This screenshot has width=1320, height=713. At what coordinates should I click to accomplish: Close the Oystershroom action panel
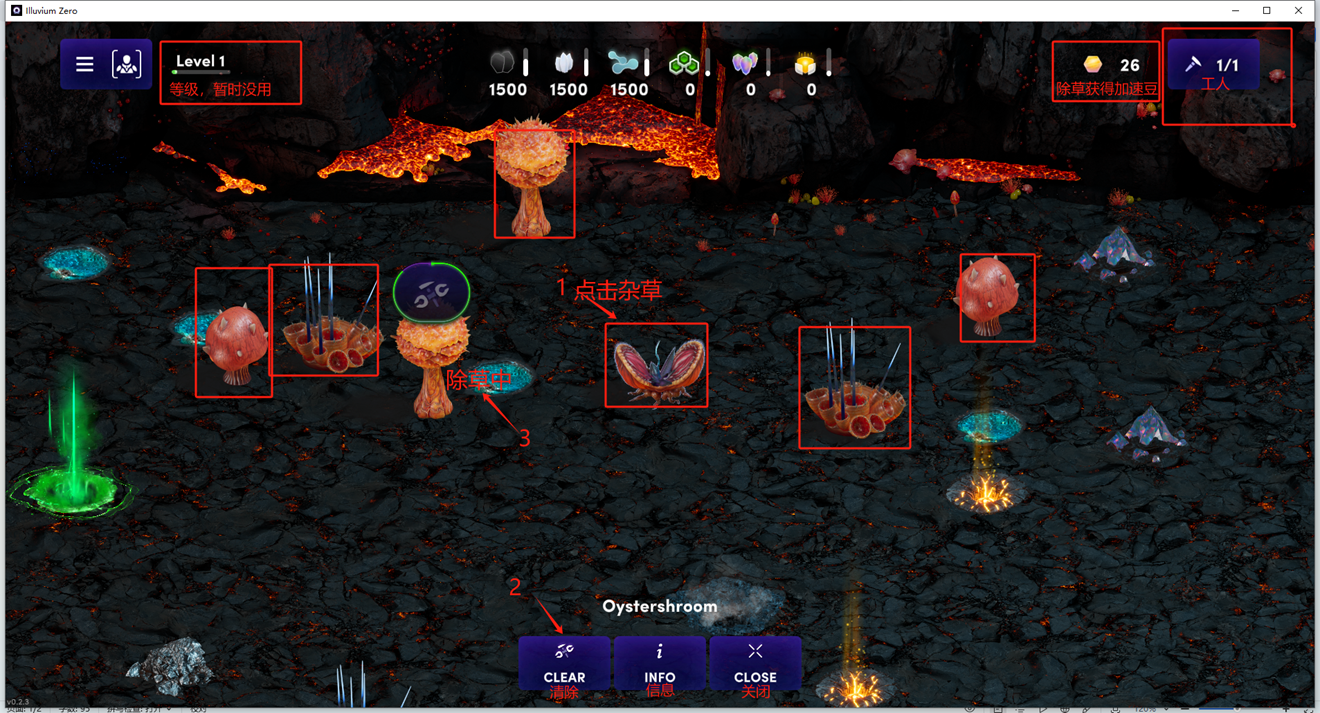coord(755,662)
